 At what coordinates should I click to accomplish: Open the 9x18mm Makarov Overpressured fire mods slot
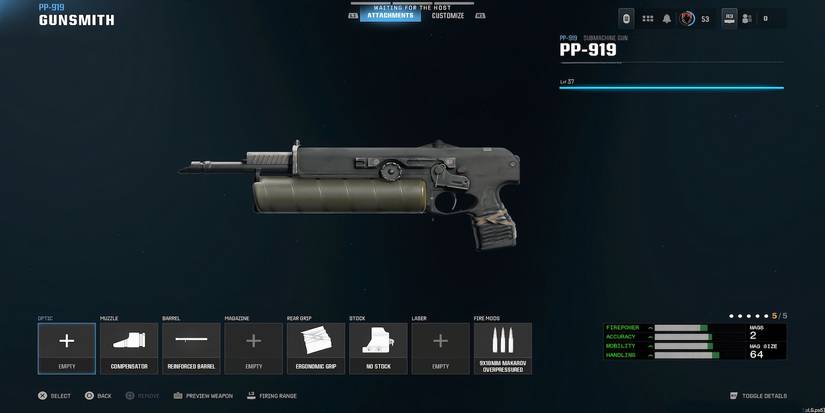(503, 348)
